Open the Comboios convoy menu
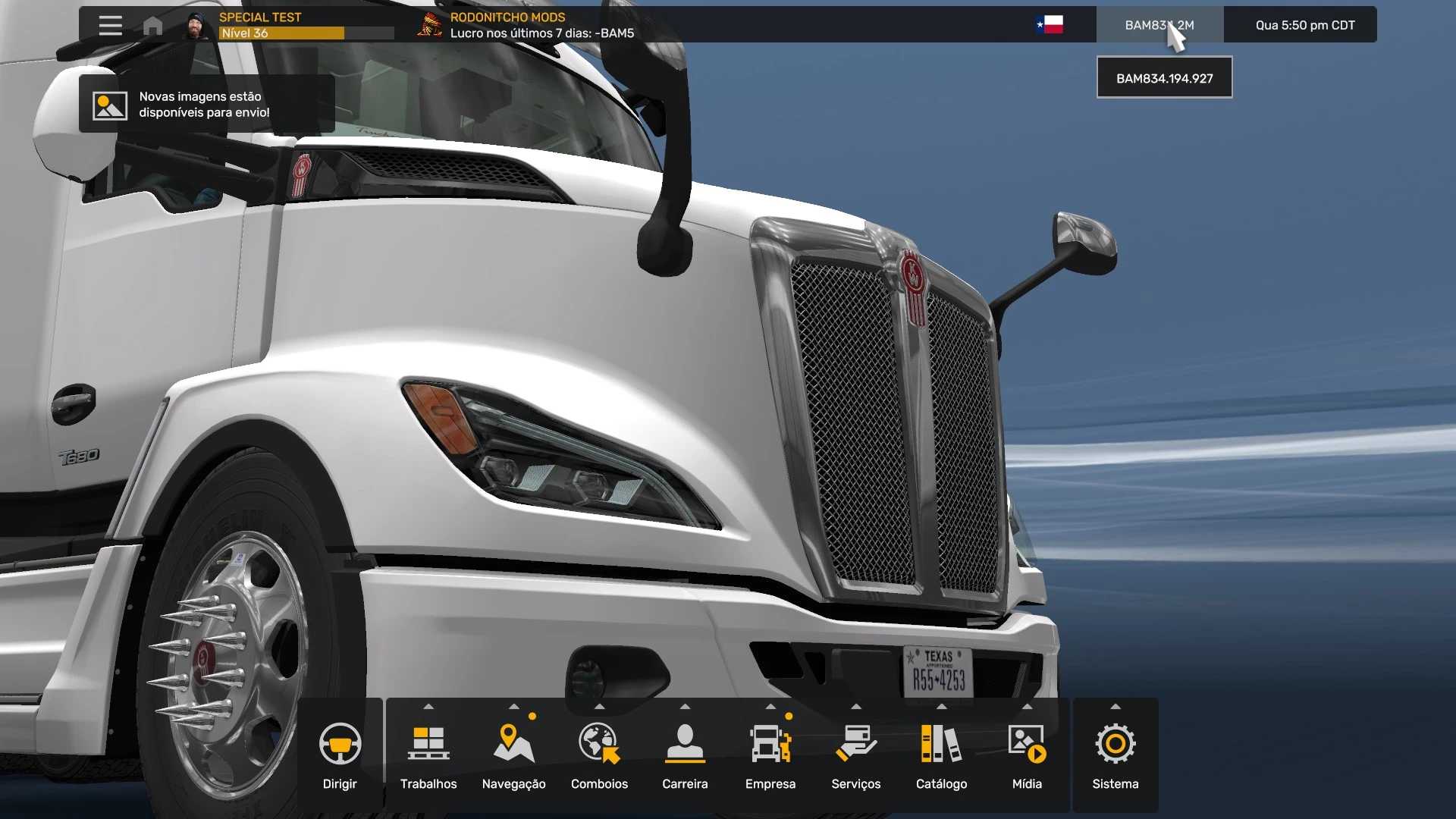Image resolution: width=1456 pixels, height=819 pixels. click(599, 755)
